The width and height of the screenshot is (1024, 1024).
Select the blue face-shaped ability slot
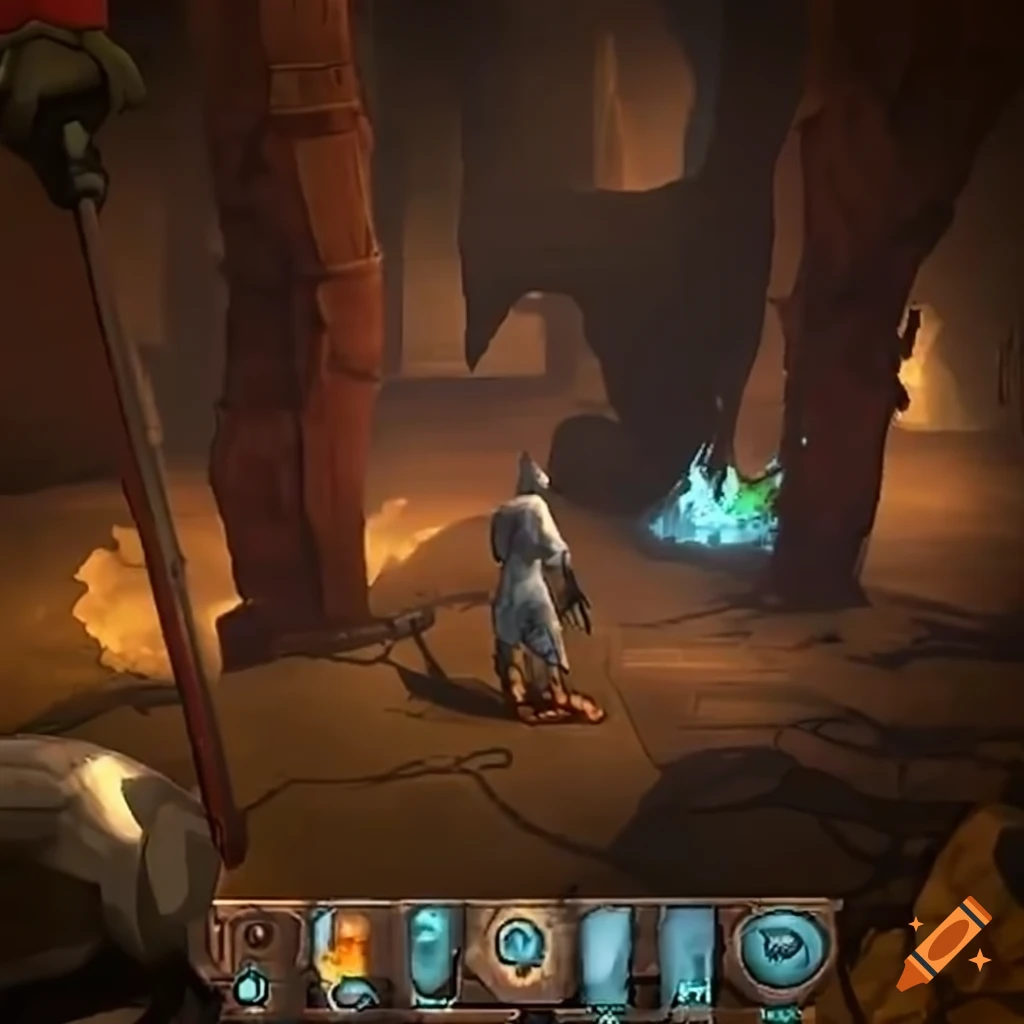pyautogui.click(x=432, y=949)
